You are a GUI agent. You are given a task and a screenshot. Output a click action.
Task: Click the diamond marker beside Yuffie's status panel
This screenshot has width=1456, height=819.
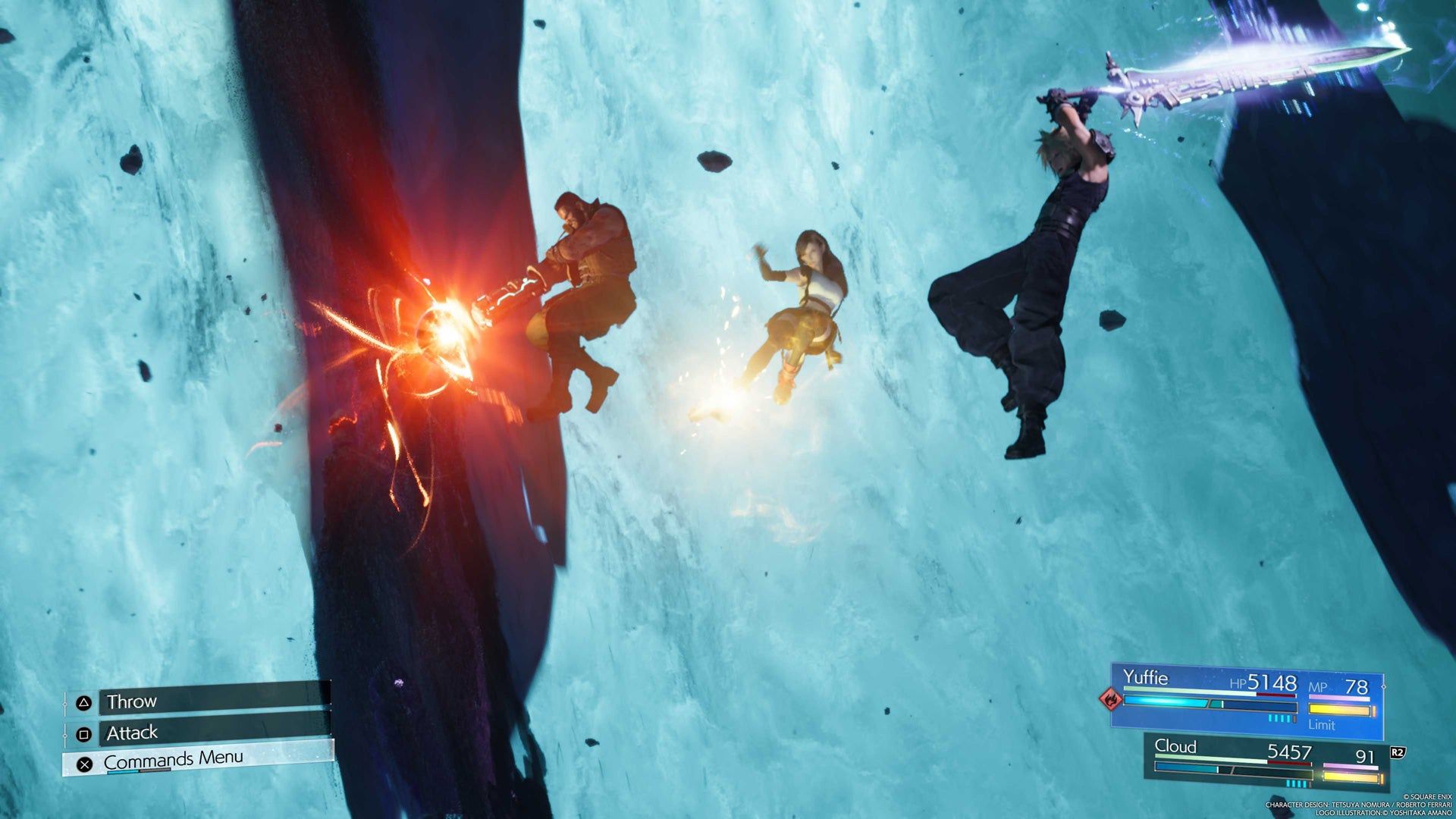pyautogui.click(x=1383, y=687)
